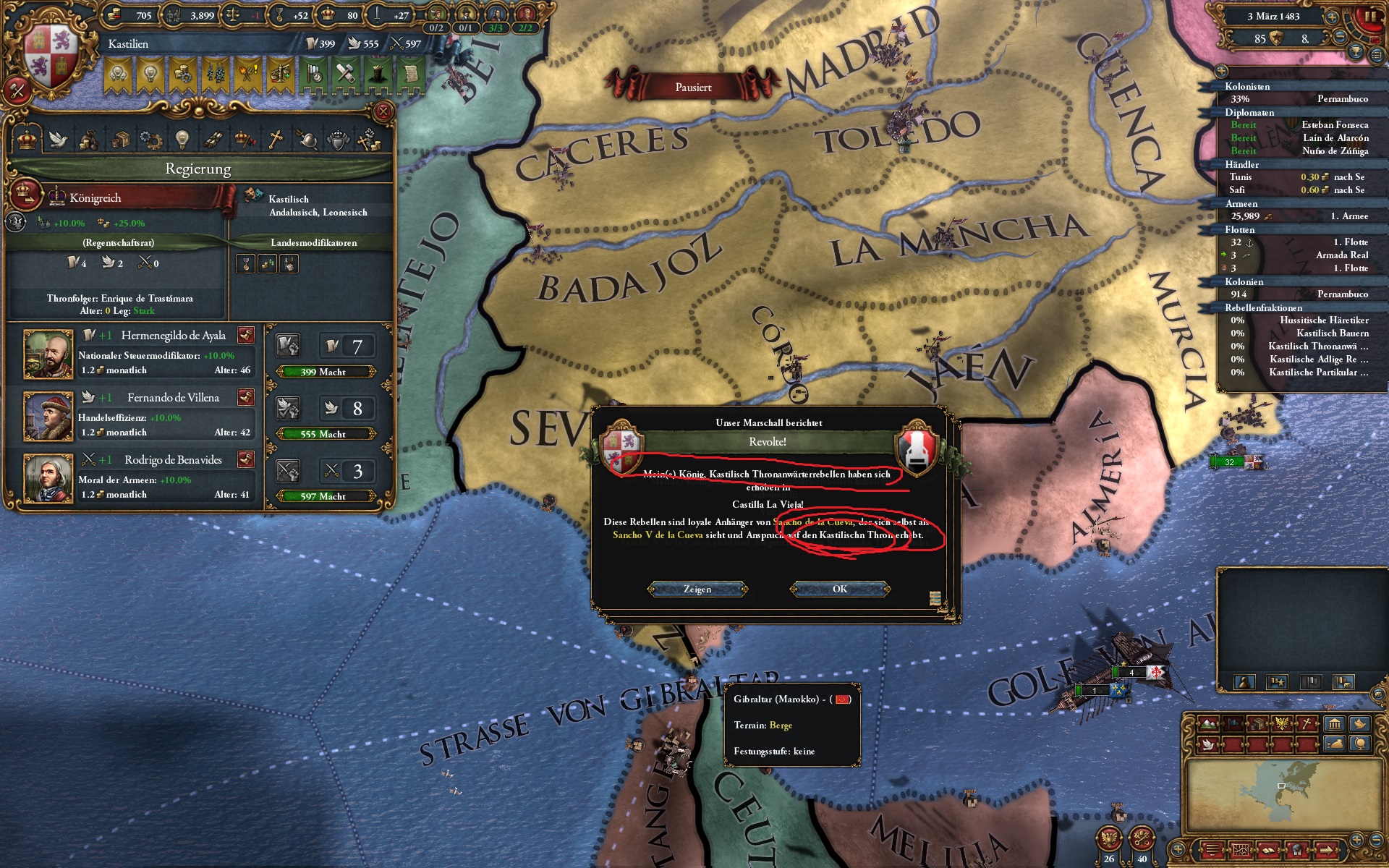Click Zeigen to view the rebel province
This screenshot has width=1389, height=868.
coord(697,589)
